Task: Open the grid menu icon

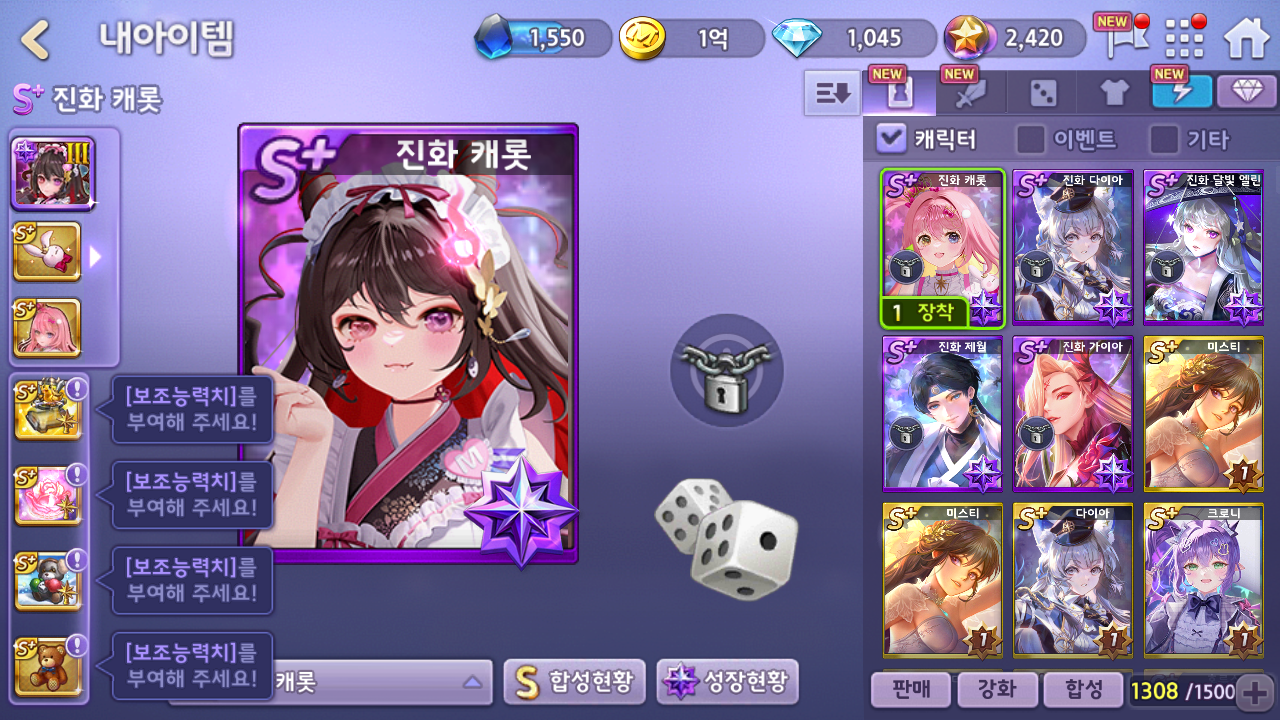Action: coord(1184,38)
